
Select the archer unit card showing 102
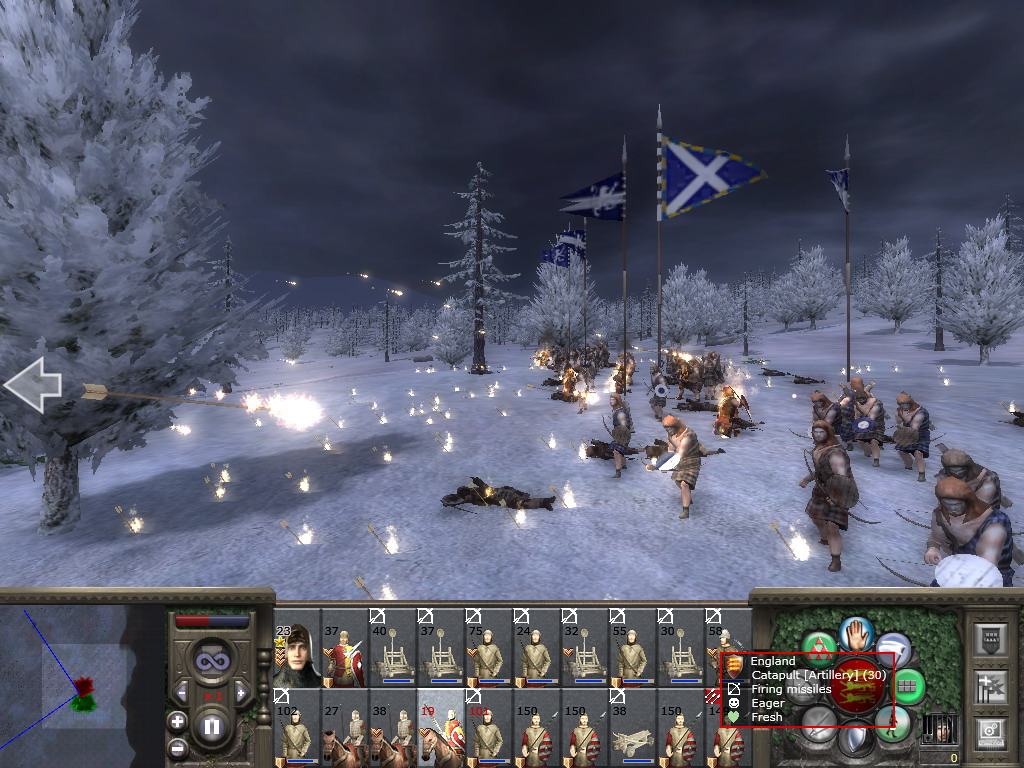[297, 728]
